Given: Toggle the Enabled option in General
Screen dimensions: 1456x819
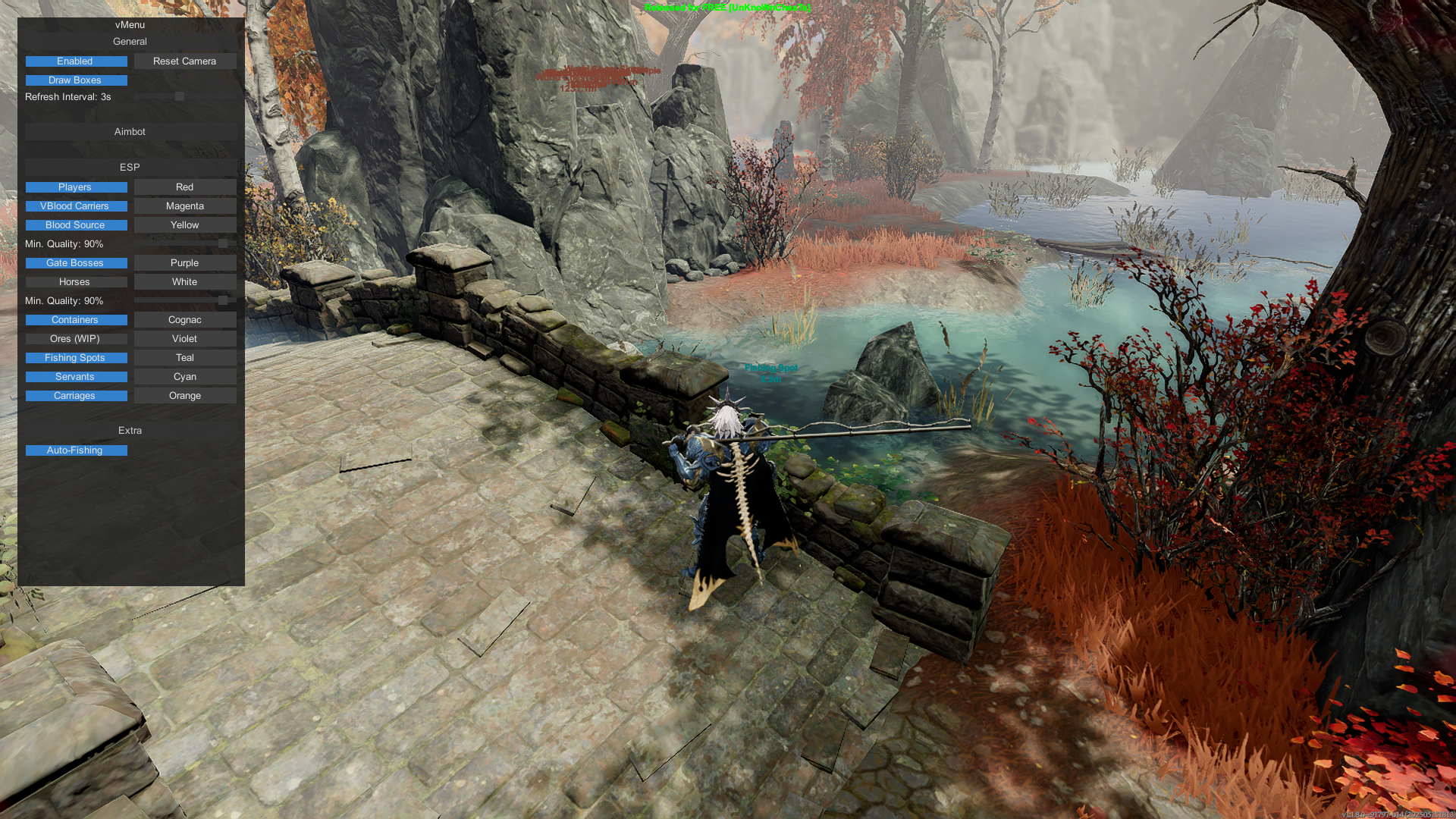Looking at the screenshot, I should tap(76, 61).
